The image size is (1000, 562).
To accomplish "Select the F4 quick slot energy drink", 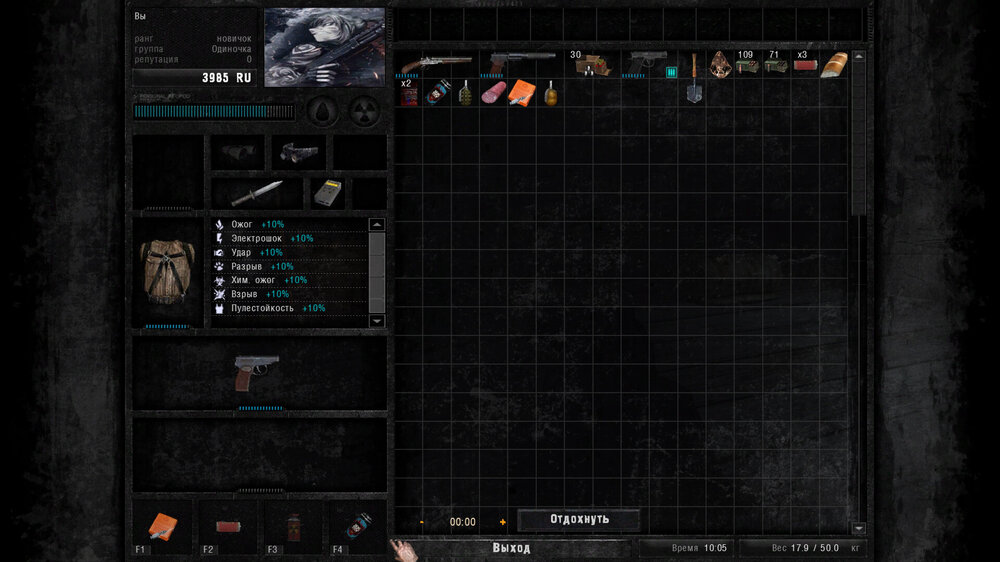I will pos(356,526).
